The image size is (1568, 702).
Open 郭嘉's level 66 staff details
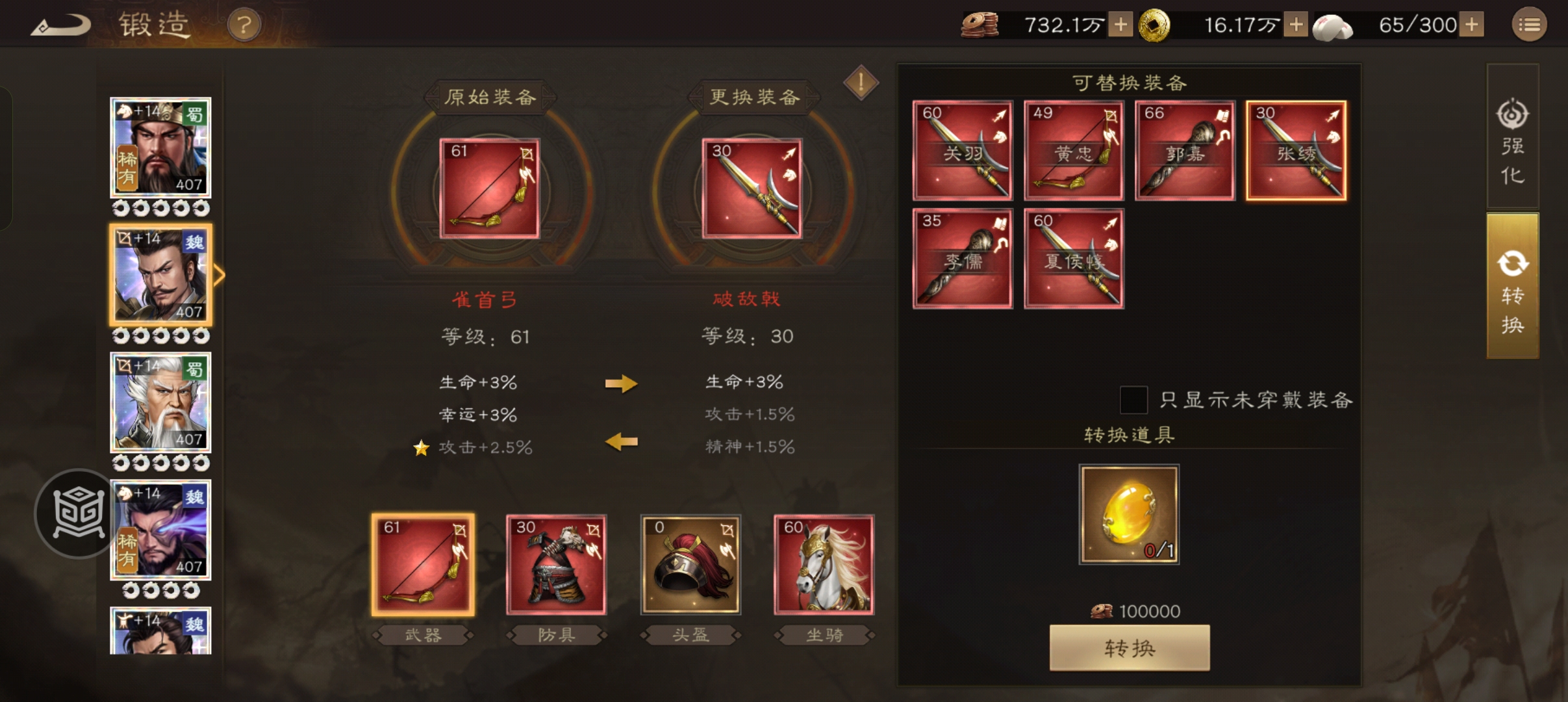pyautogui.click(x=1185, y=150)
